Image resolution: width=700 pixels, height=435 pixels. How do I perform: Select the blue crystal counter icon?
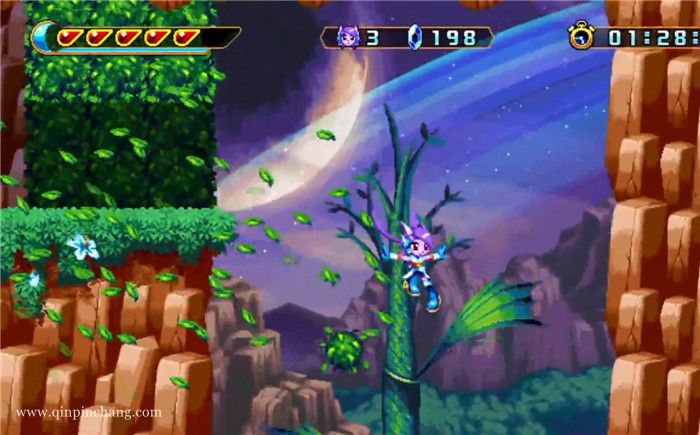(416, 37)
